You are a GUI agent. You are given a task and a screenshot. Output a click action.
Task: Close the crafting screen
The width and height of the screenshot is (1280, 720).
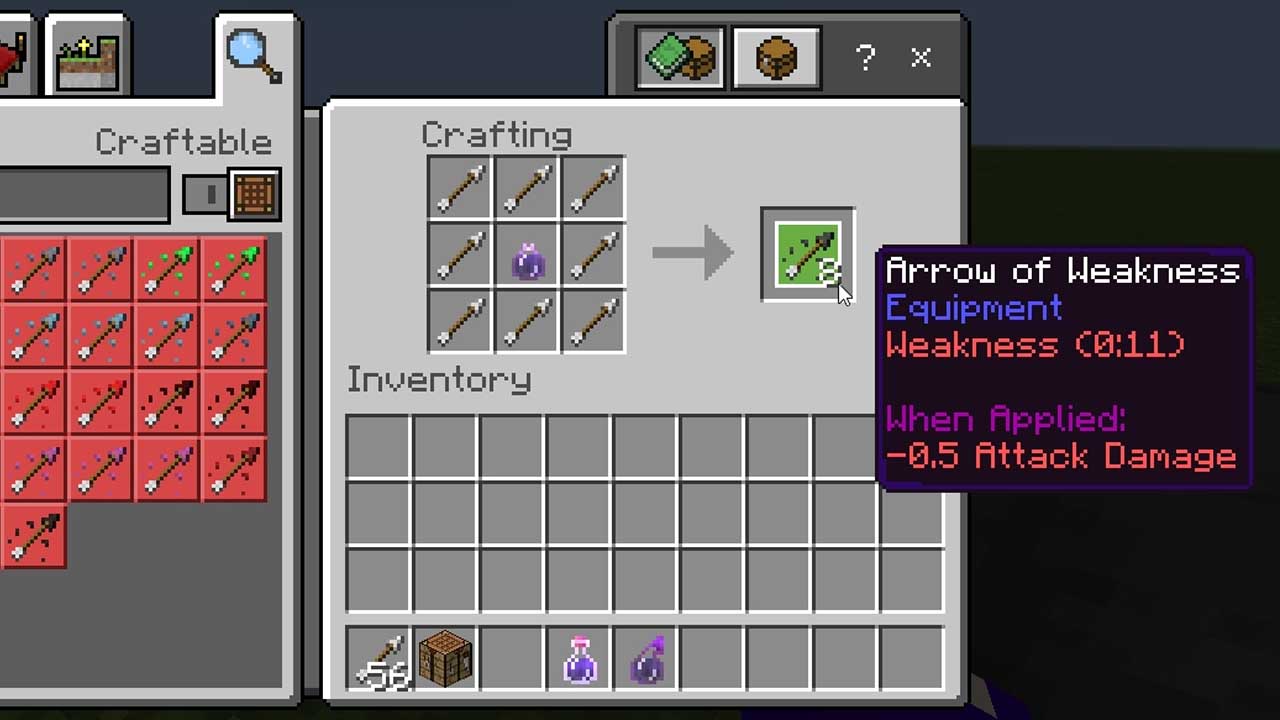pos(919,58)
